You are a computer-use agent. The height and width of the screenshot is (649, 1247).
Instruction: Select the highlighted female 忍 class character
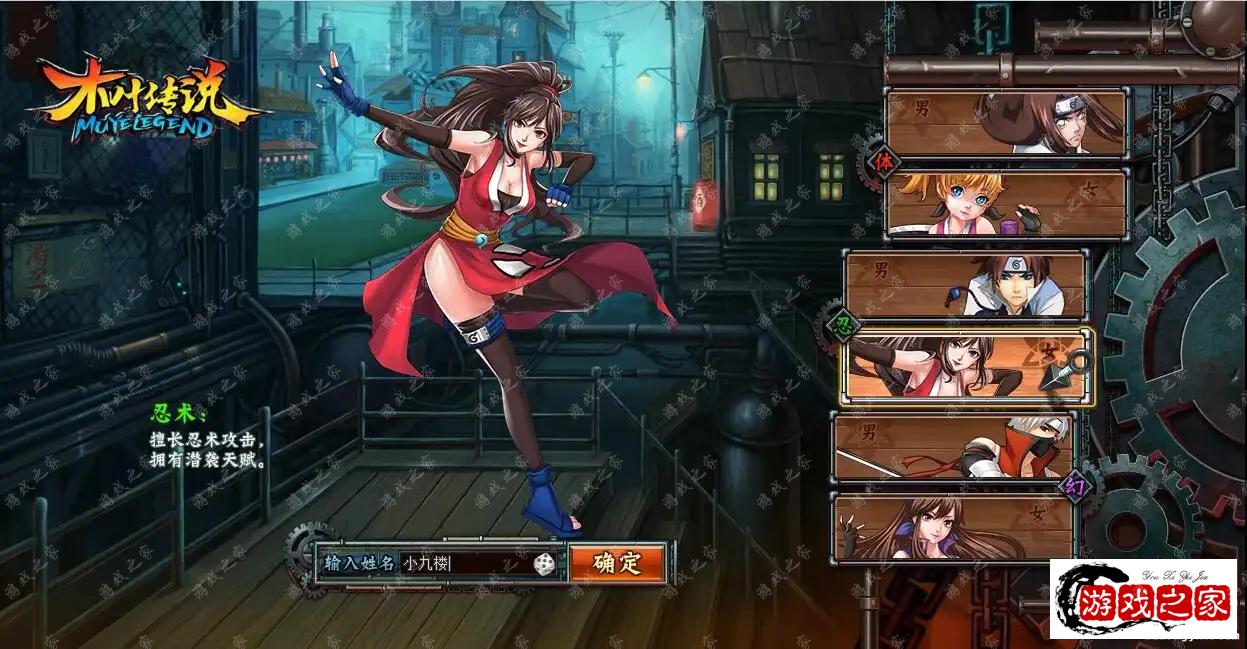point(966,367)
